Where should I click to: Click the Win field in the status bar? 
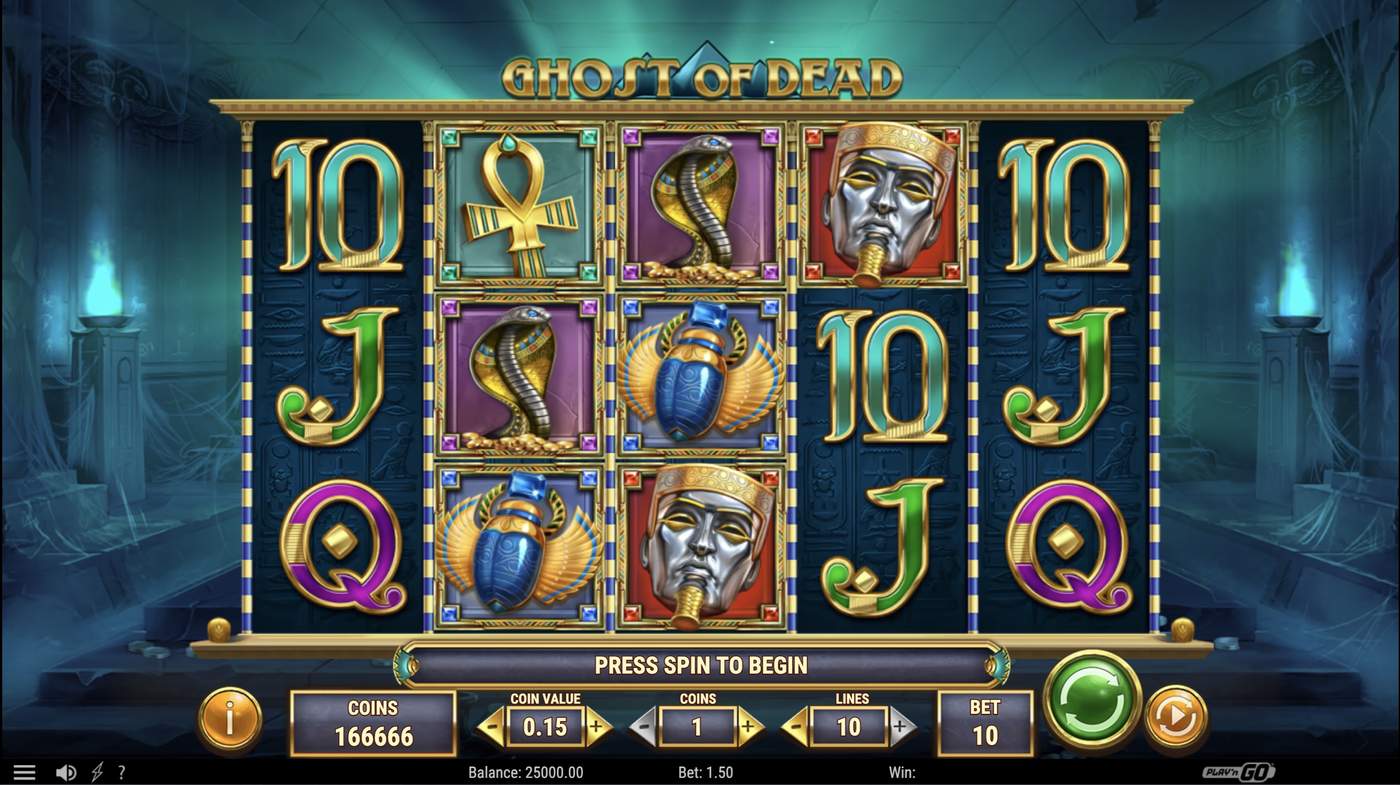(x=903, y=771)
